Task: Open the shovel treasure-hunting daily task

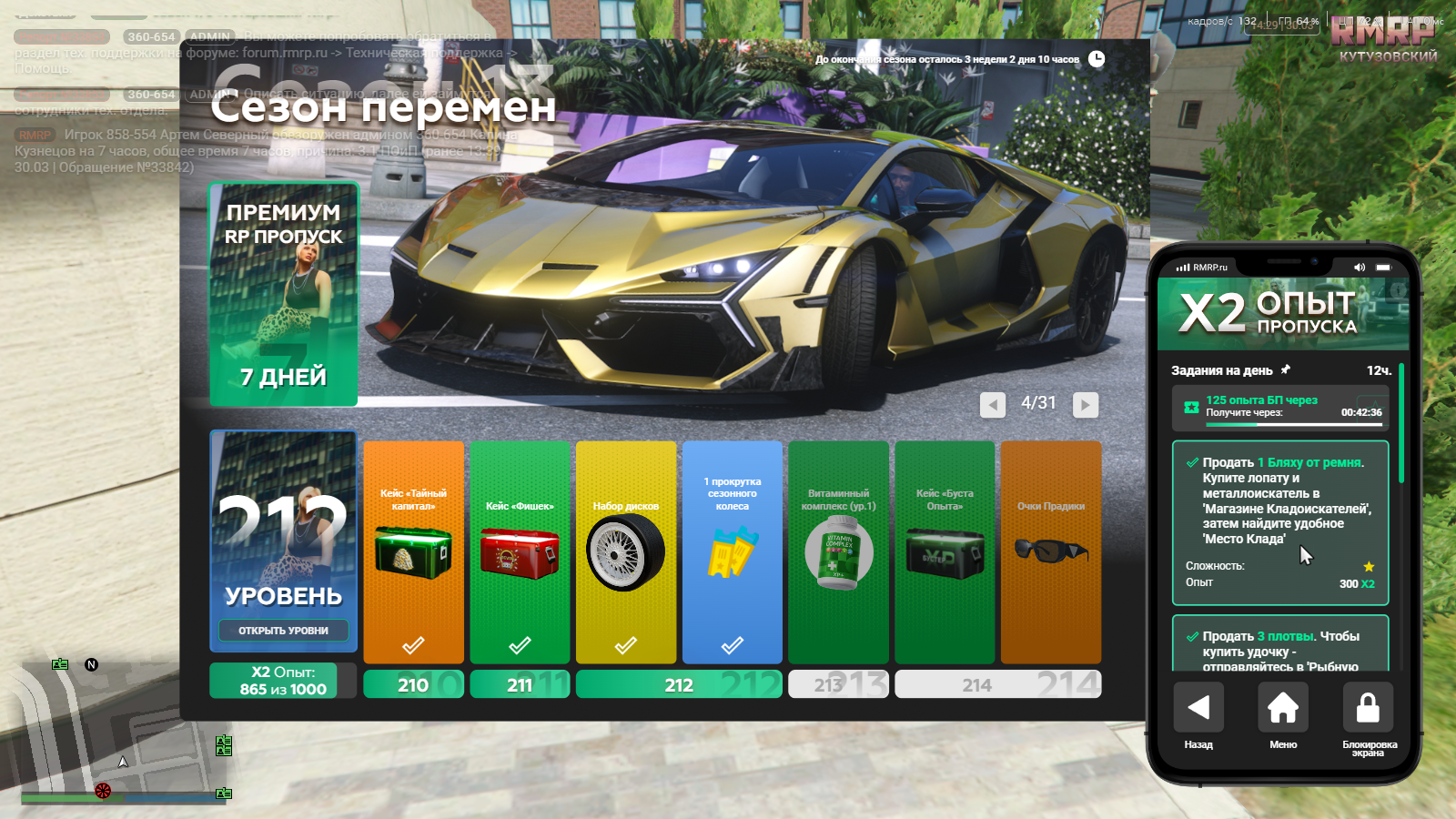Action: 1280,522
